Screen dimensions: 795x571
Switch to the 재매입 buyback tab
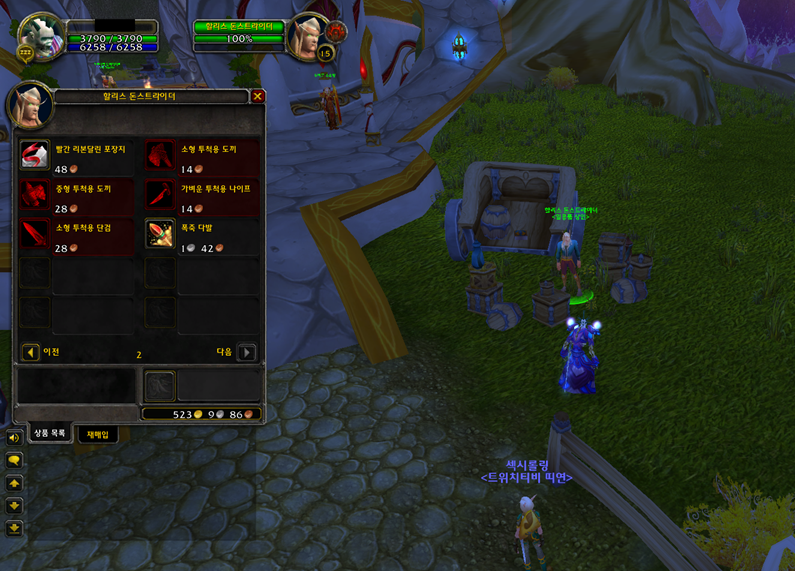pyautogui.click(x=97, y=434)
